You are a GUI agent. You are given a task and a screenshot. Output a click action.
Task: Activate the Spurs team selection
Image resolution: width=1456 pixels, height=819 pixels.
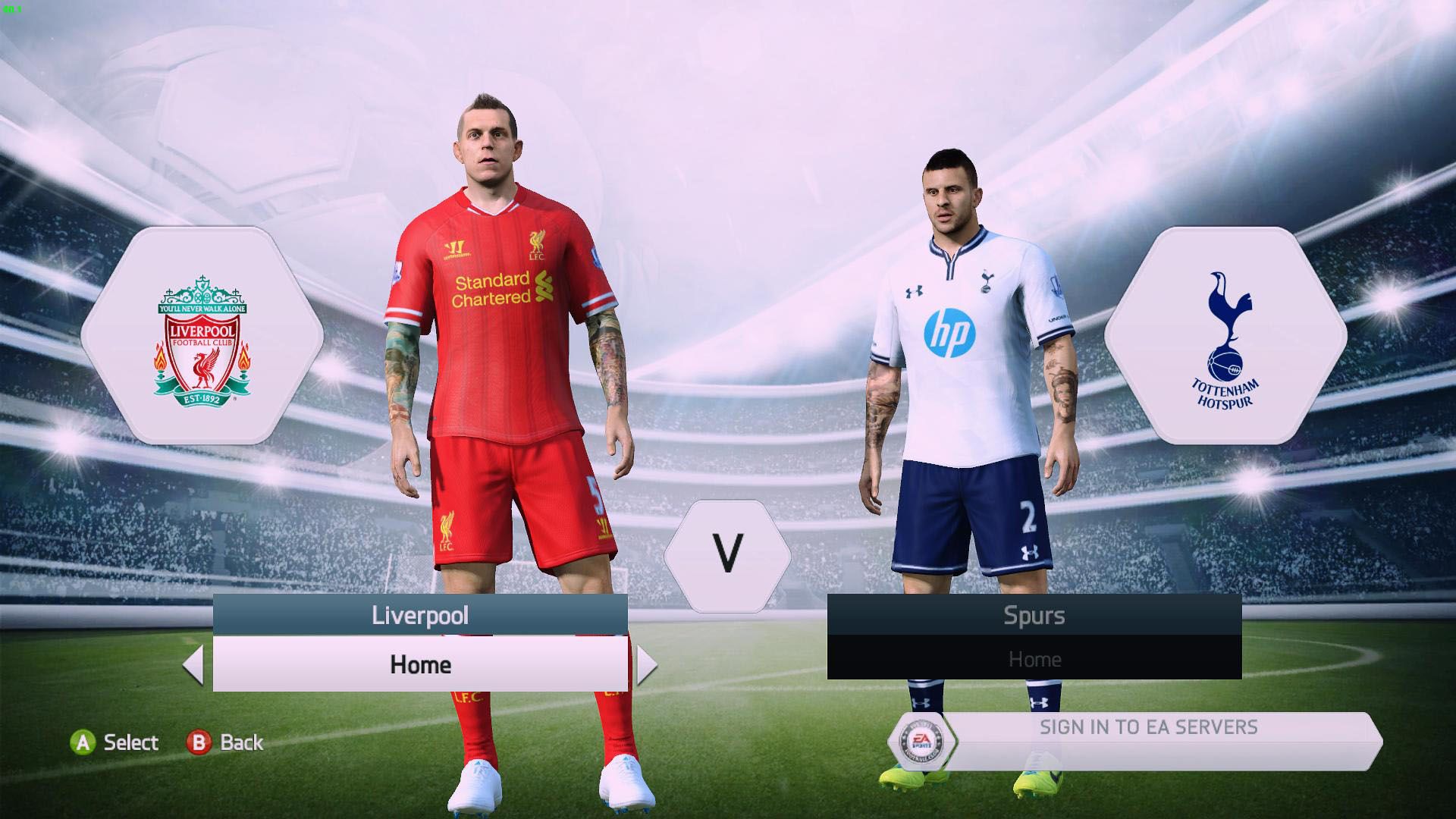pos(1035,616)
